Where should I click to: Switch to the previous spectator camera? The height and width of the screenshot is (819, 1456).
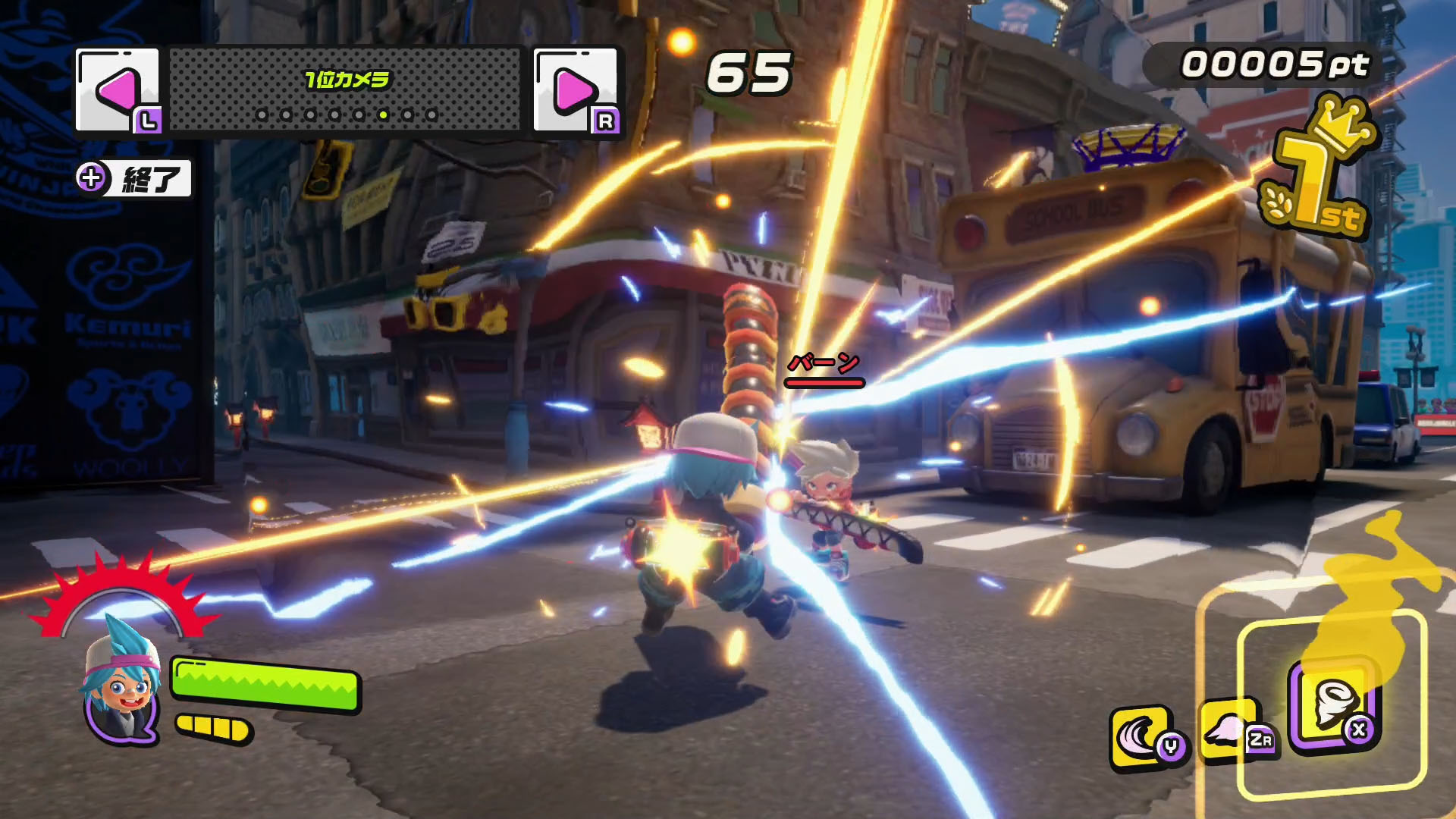(x=118, y=90)
